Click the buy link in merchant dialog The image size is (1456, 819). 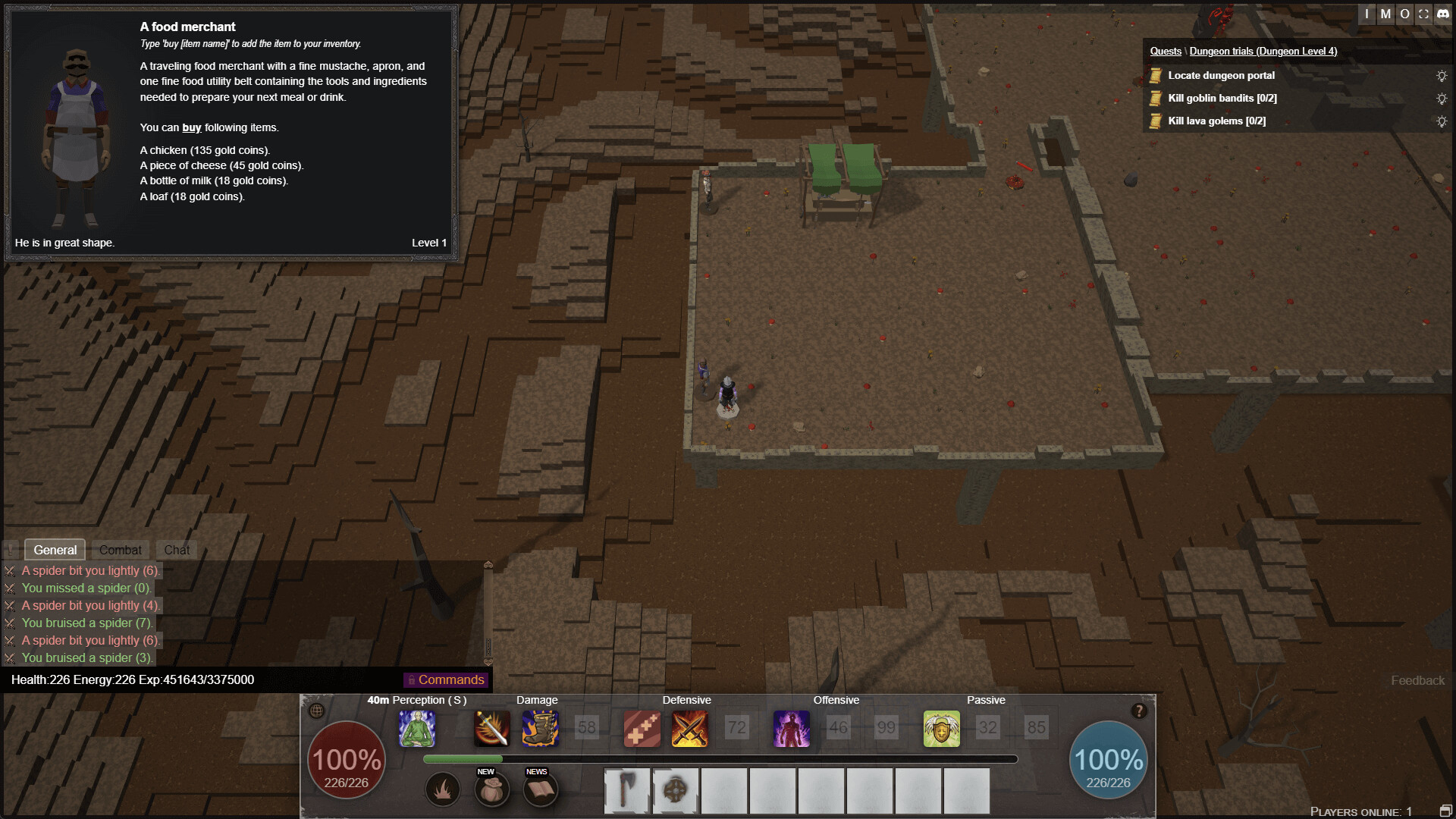(x=190, y=127)
